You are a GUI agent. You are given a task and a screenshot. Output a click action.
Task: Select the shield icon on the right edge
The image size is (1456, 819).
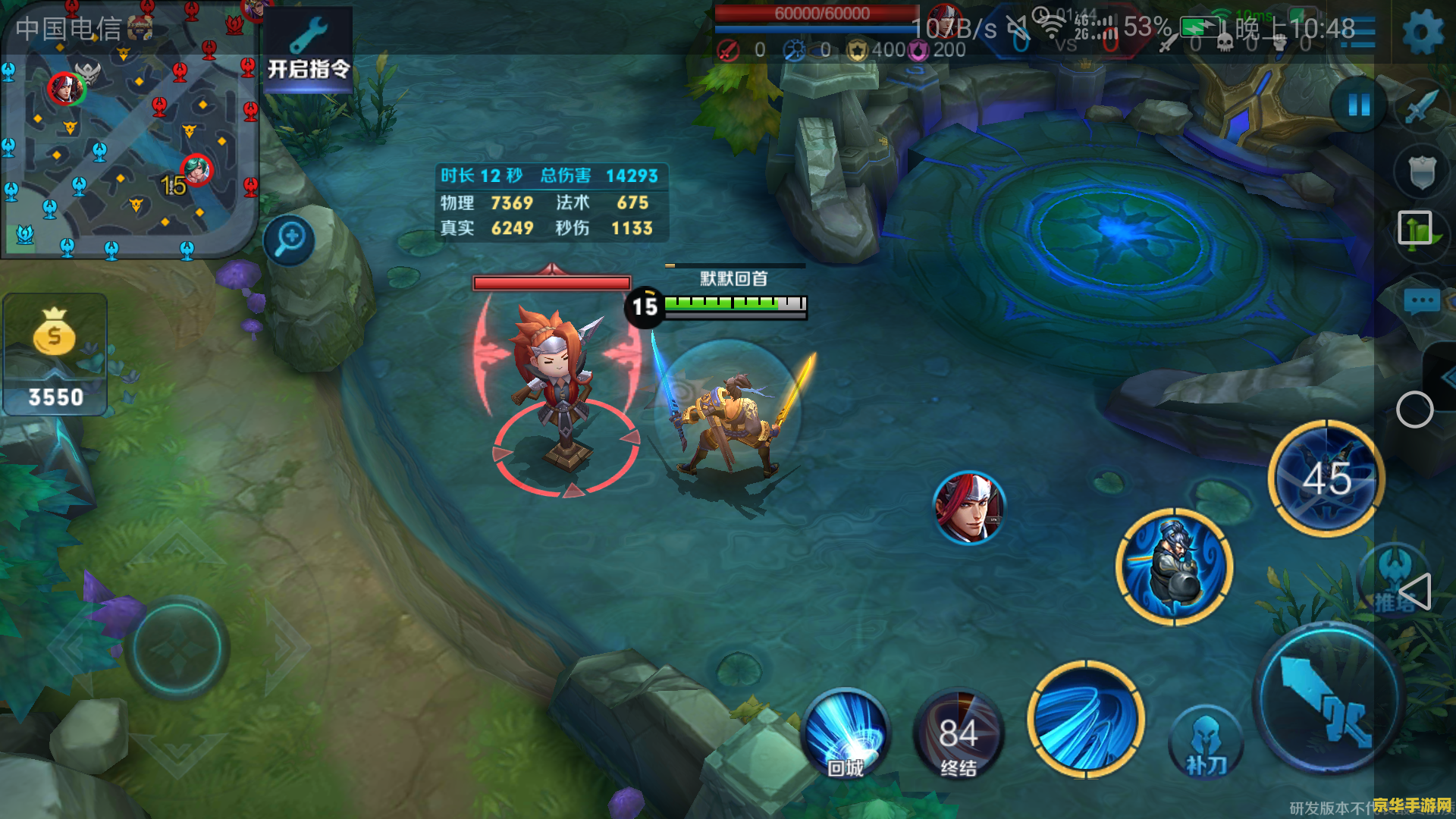click(x=1421, y=173)
